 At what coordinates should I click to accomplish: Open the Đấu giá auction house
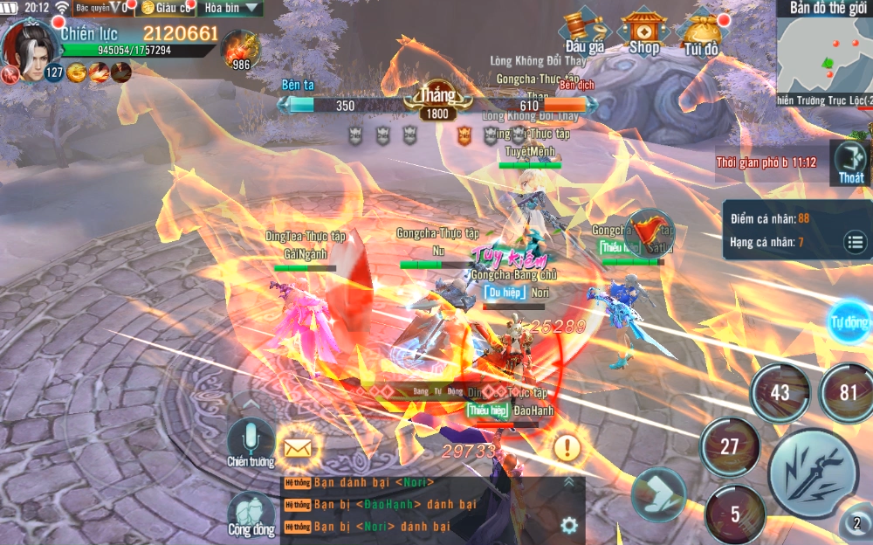pos(584,31)
